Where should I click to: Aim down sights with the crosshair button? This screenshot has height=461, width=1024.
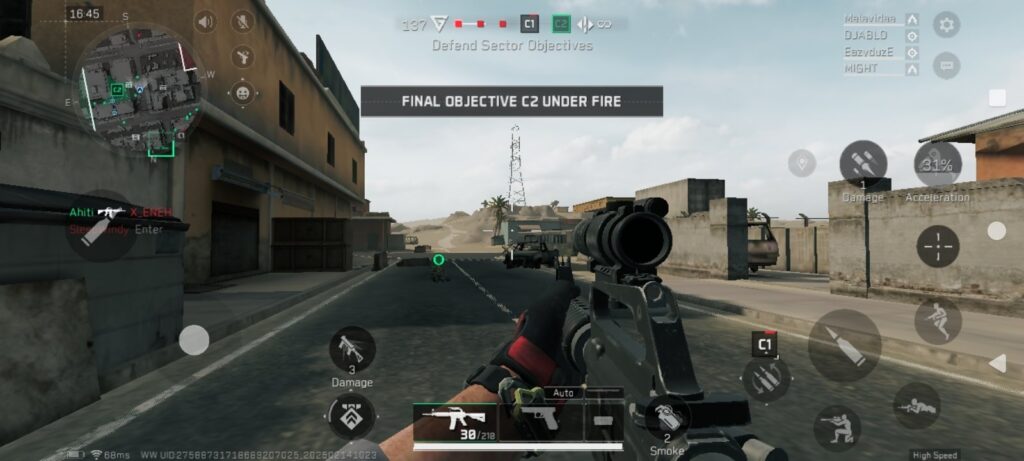pyautogui.click(x=937, y=246)
